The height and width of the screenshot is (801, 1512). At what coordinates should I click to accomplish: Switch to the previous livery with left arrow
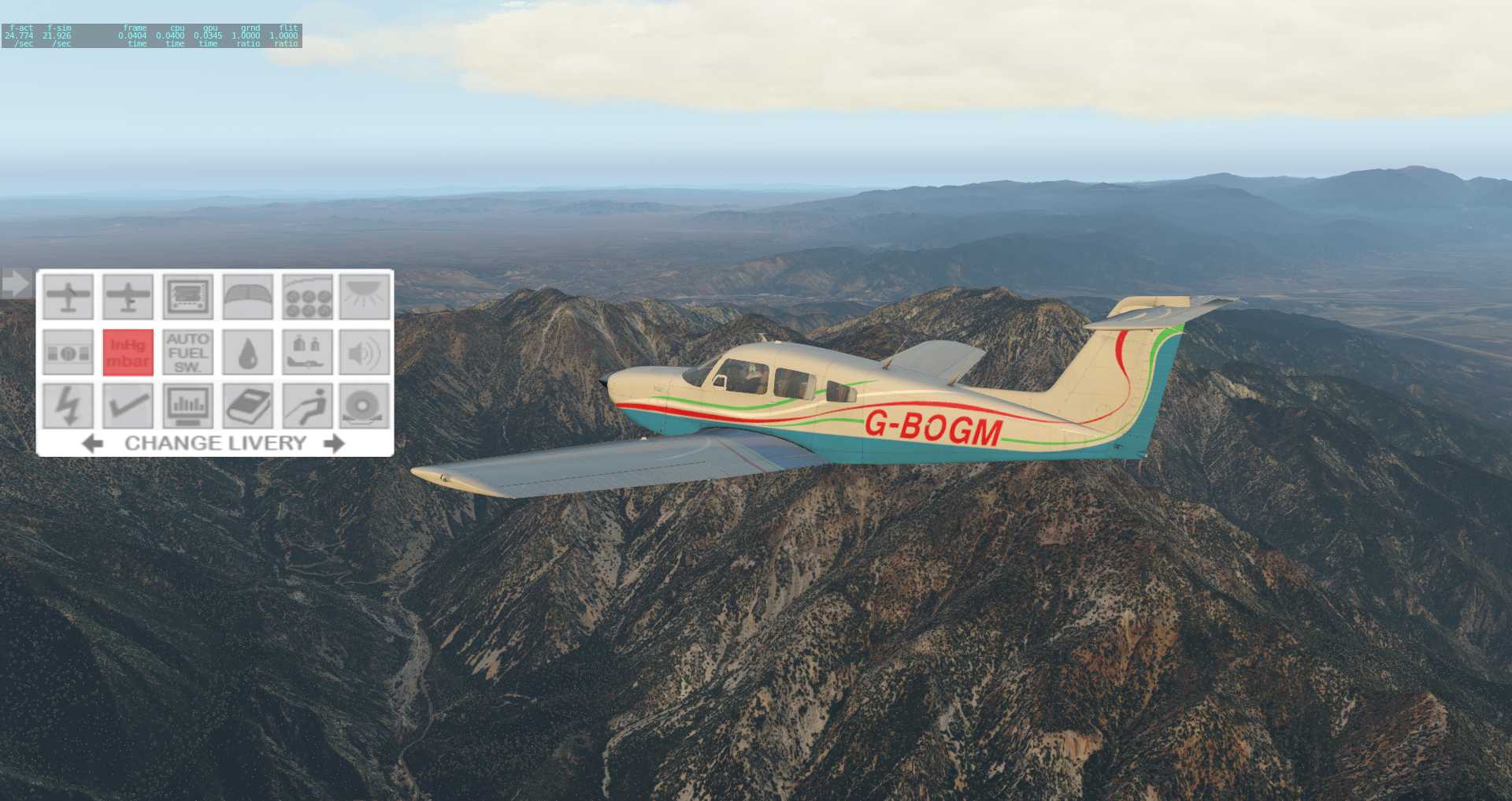click(x=92, y=443)
